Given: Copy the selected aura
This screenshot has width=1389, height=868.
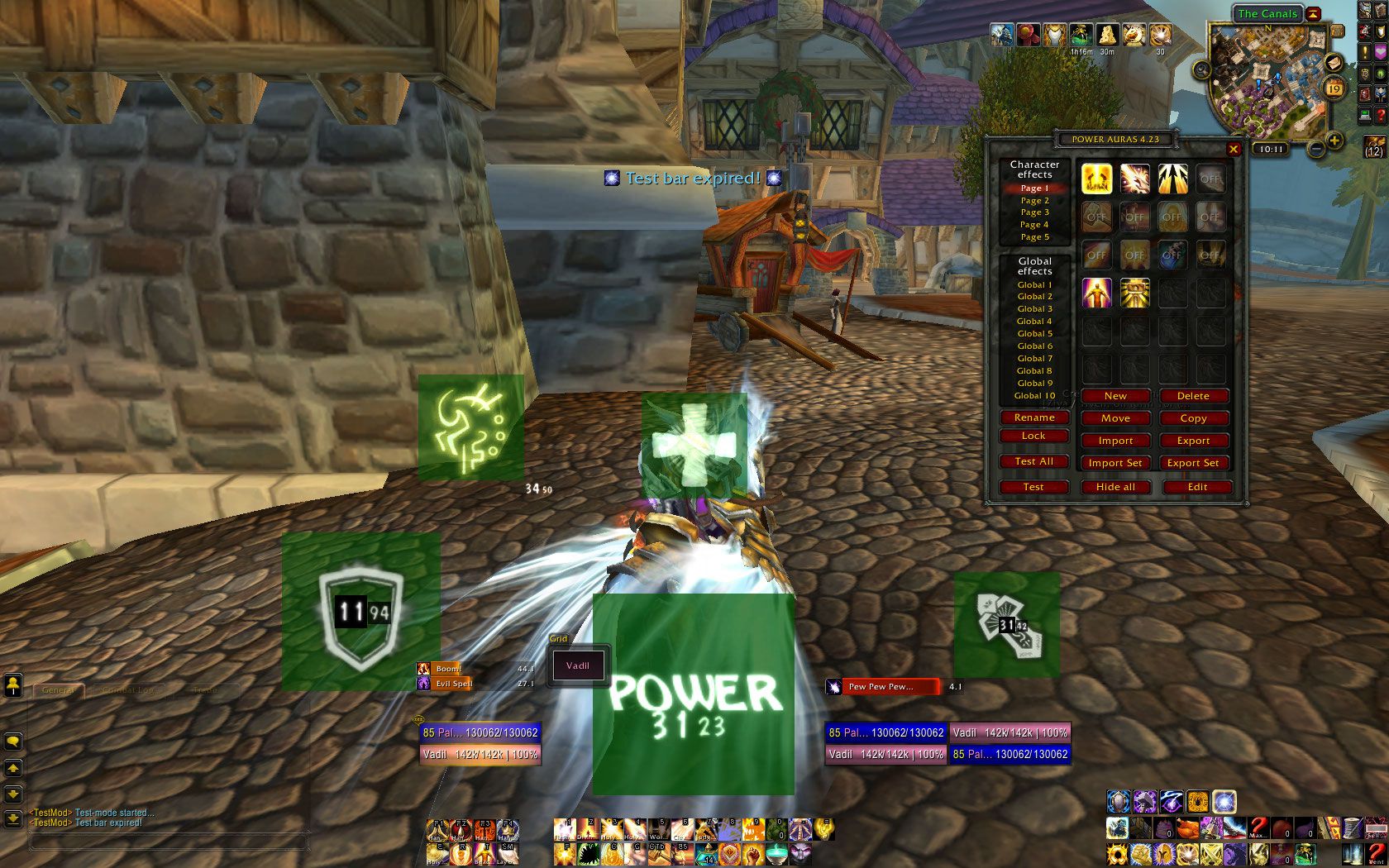Looking at the screenshot, I should 1192,418.
